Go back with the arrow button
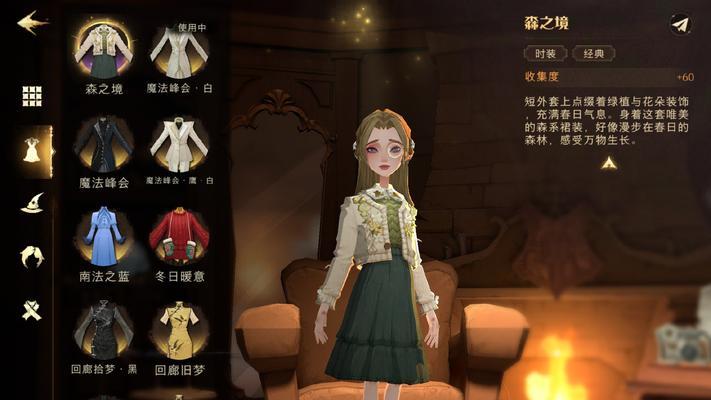This screenshot has width=711, height=400. click(32, 22)
